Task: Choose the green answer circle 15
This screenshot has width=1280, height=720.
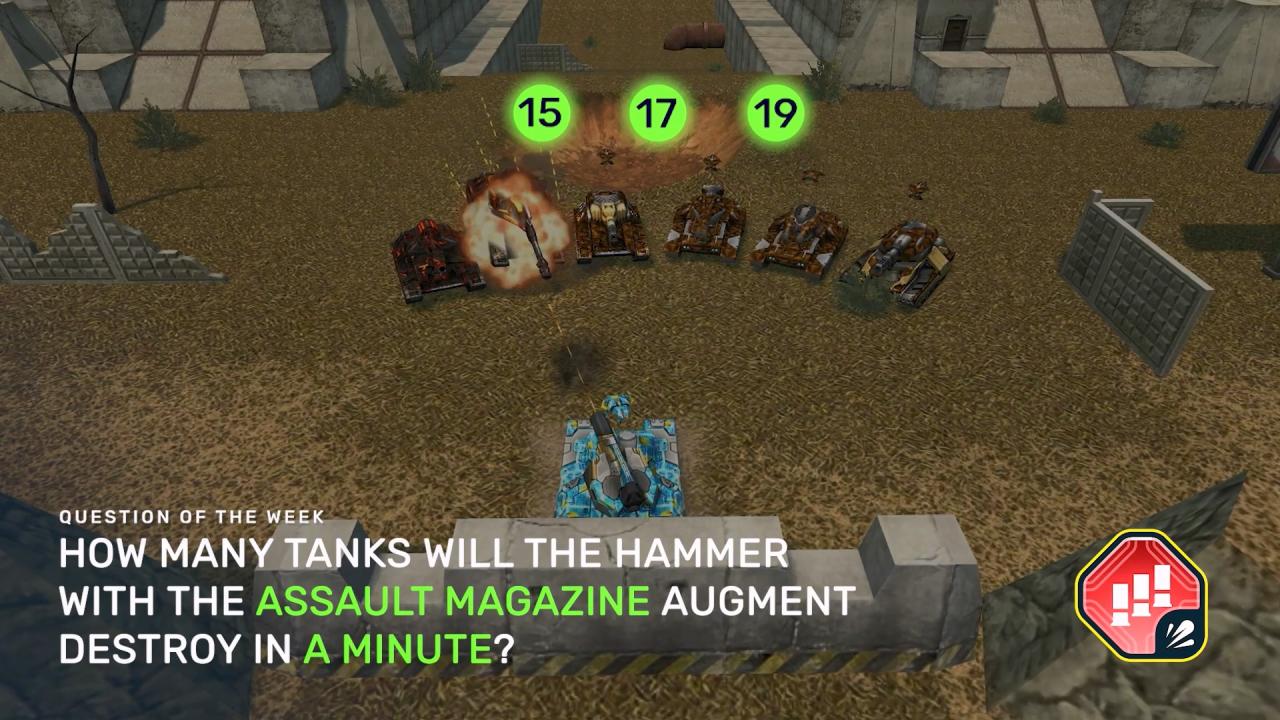Action: click(x=540, y=113)
